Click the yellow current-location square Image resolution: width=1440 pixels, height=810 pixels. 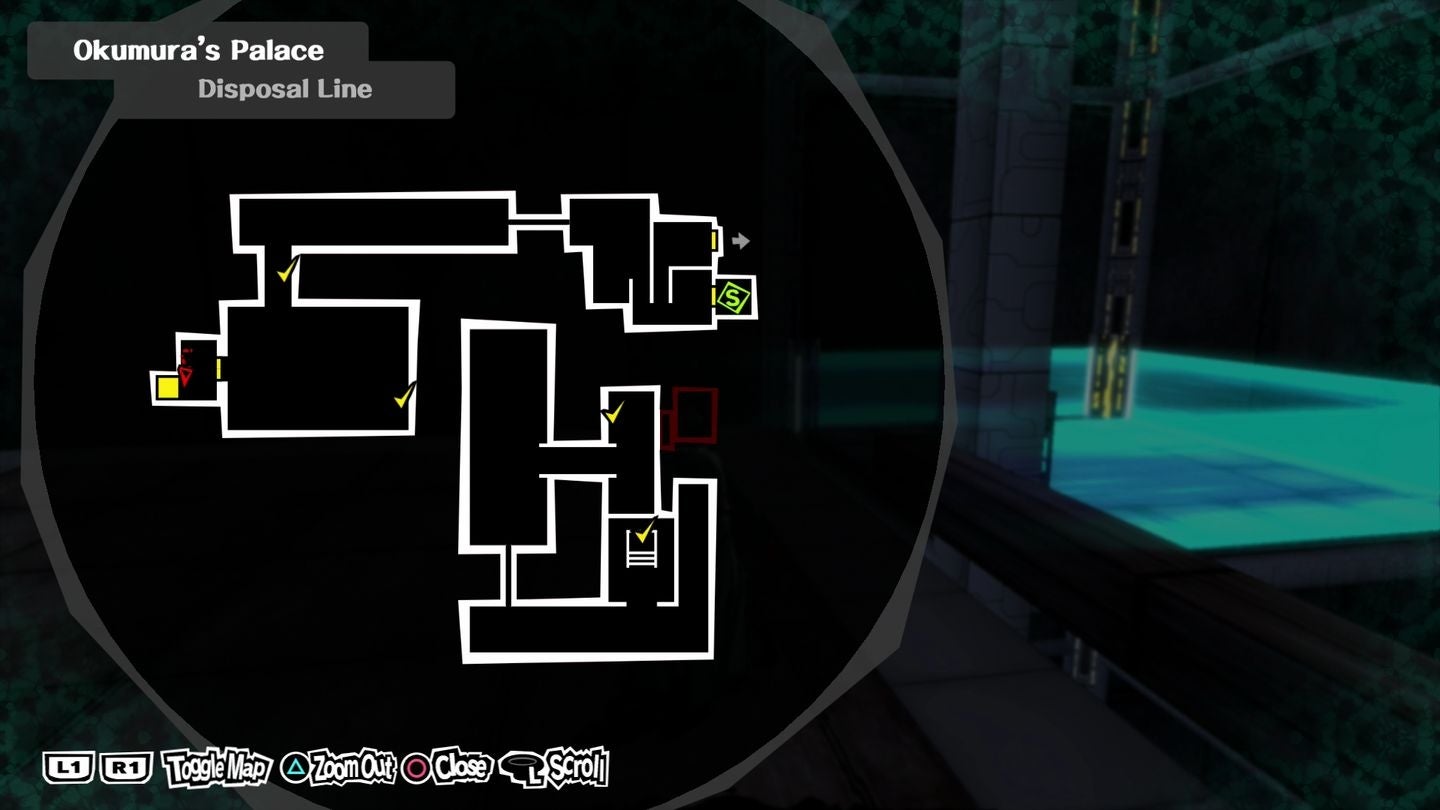click(166, 389)
